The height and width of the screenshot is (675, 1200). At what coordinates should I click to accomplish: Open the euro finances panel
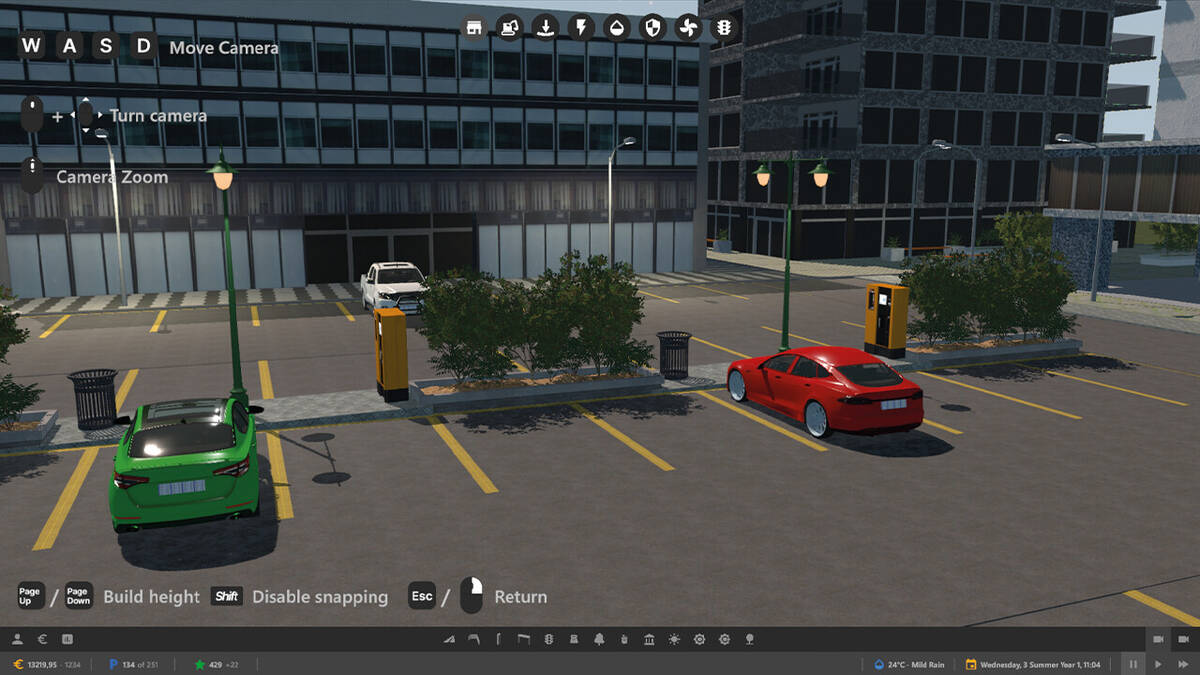coord(43,639)
